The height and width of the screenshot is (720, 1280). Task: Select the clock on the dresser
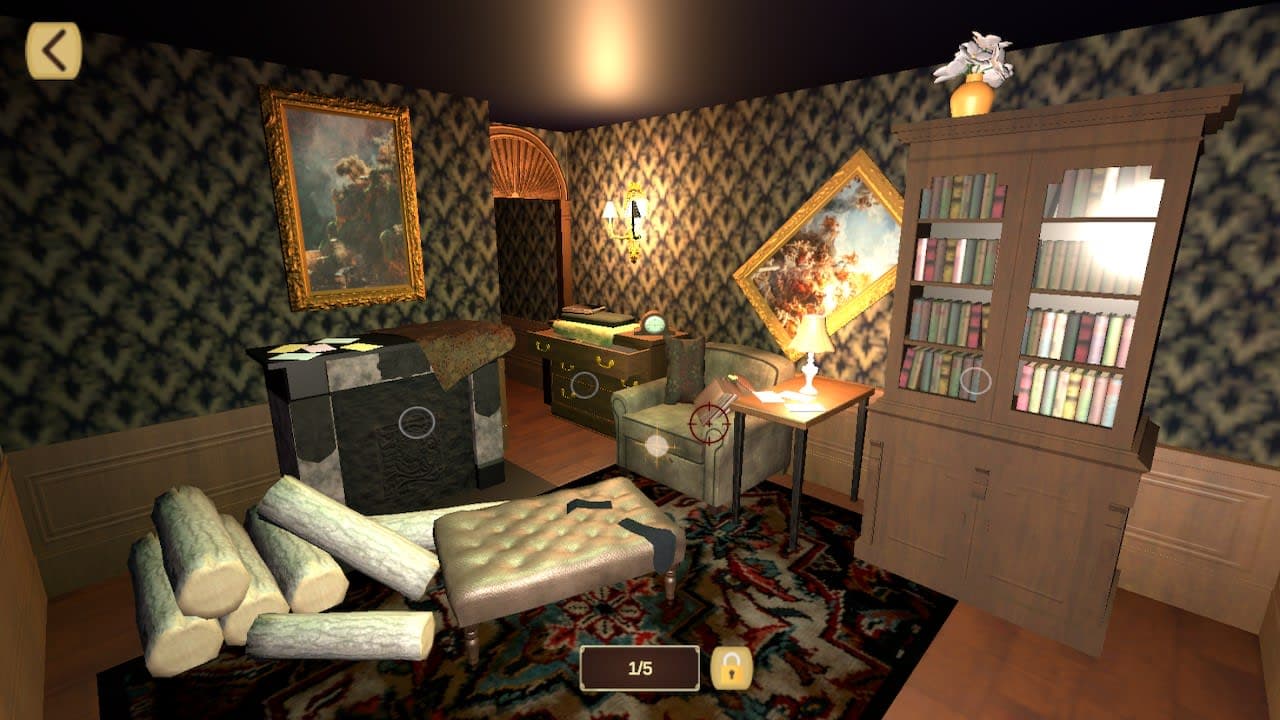[x=655, y=322]
